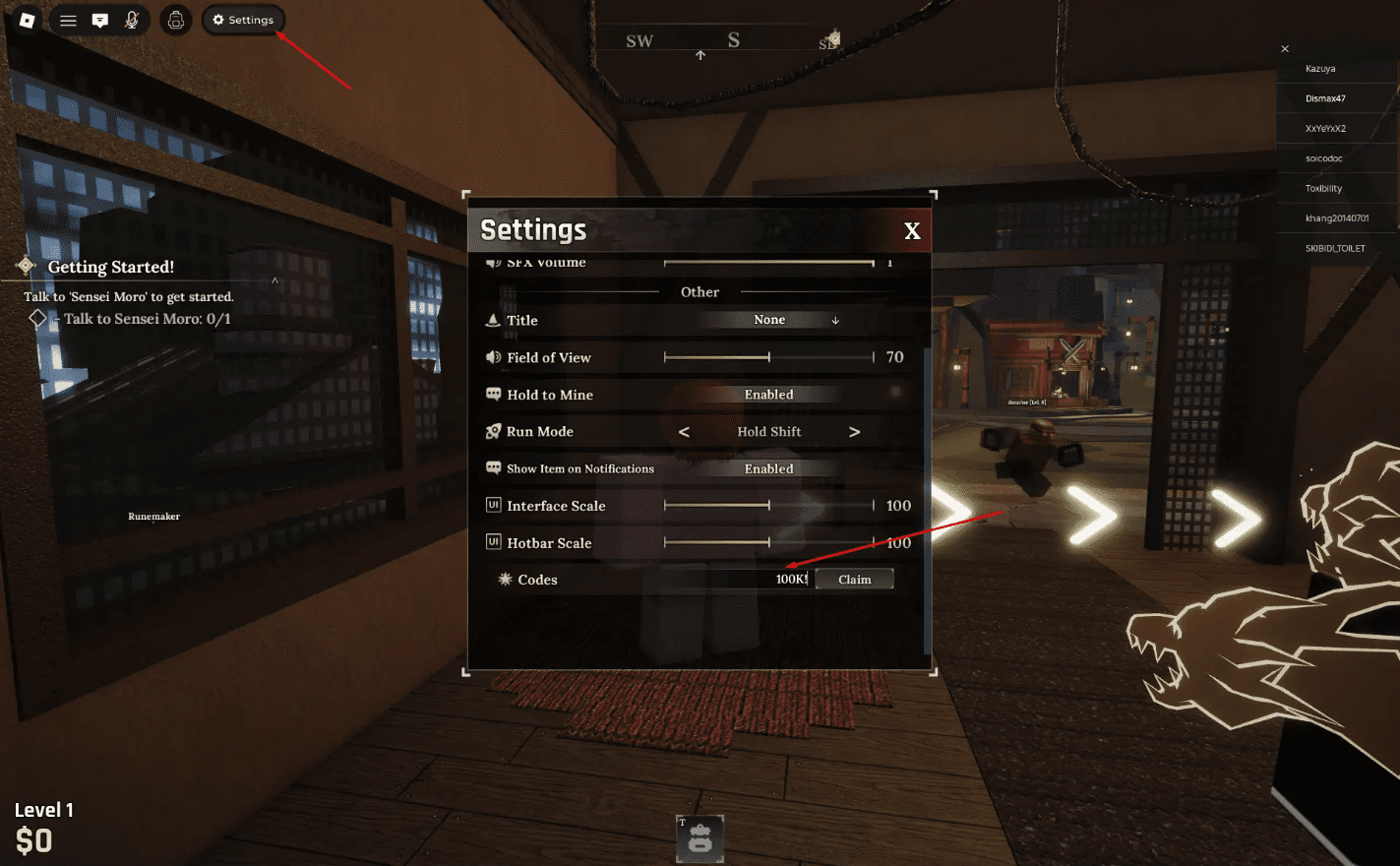Click the speaker icon beside Field of View
The width and height of the screenshot is (1400, 866).
pyautogui.click(x=493, y=357)
